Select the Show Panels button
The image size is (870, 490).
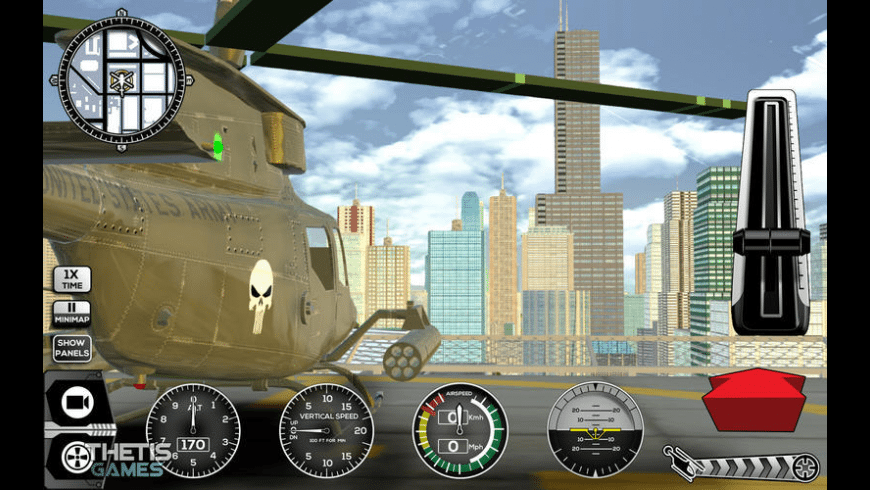[x=72, y=347]
